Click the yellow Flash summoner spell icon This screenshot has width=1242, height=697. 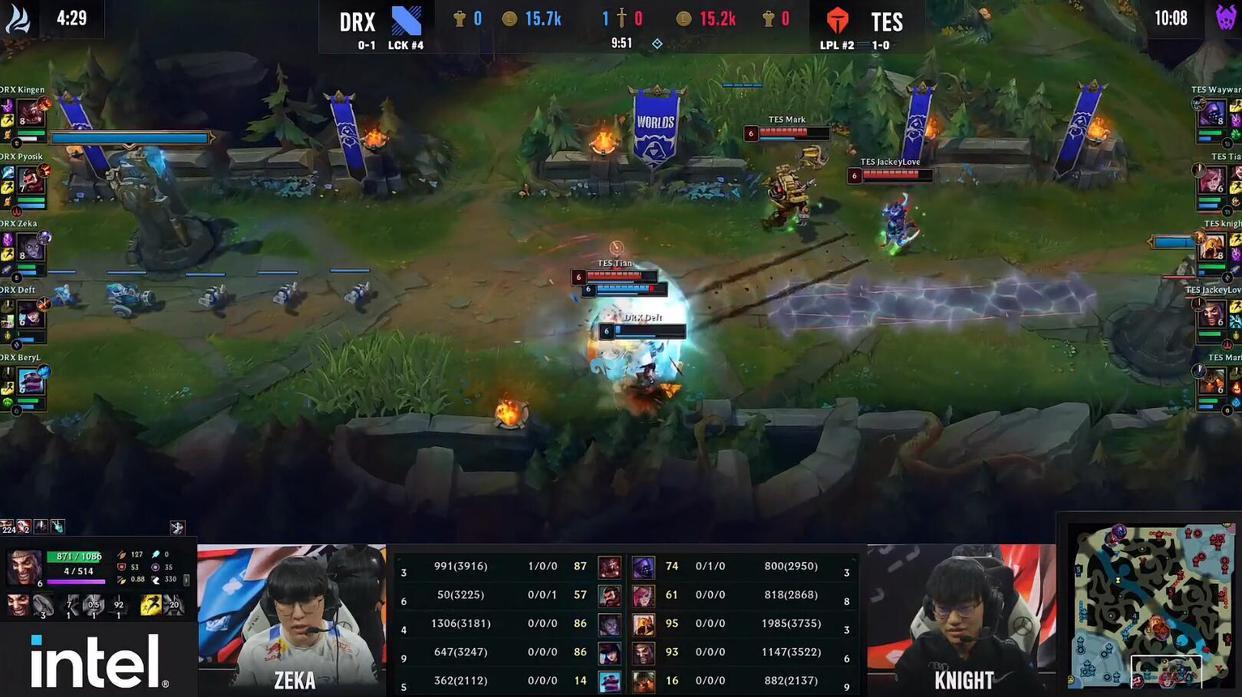(x=151, y=604)
